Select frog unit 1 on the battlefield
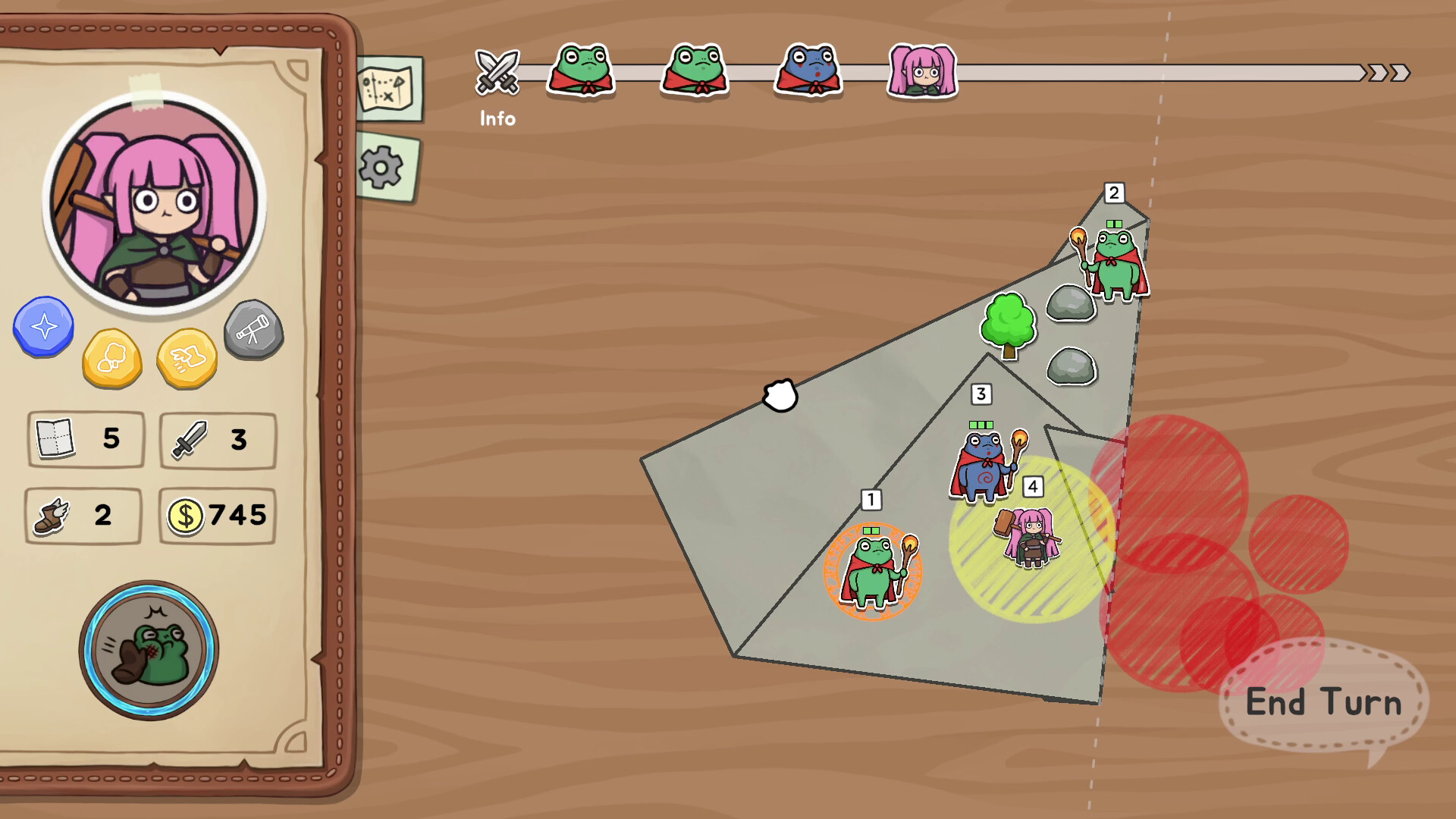 tap(874, 573)
